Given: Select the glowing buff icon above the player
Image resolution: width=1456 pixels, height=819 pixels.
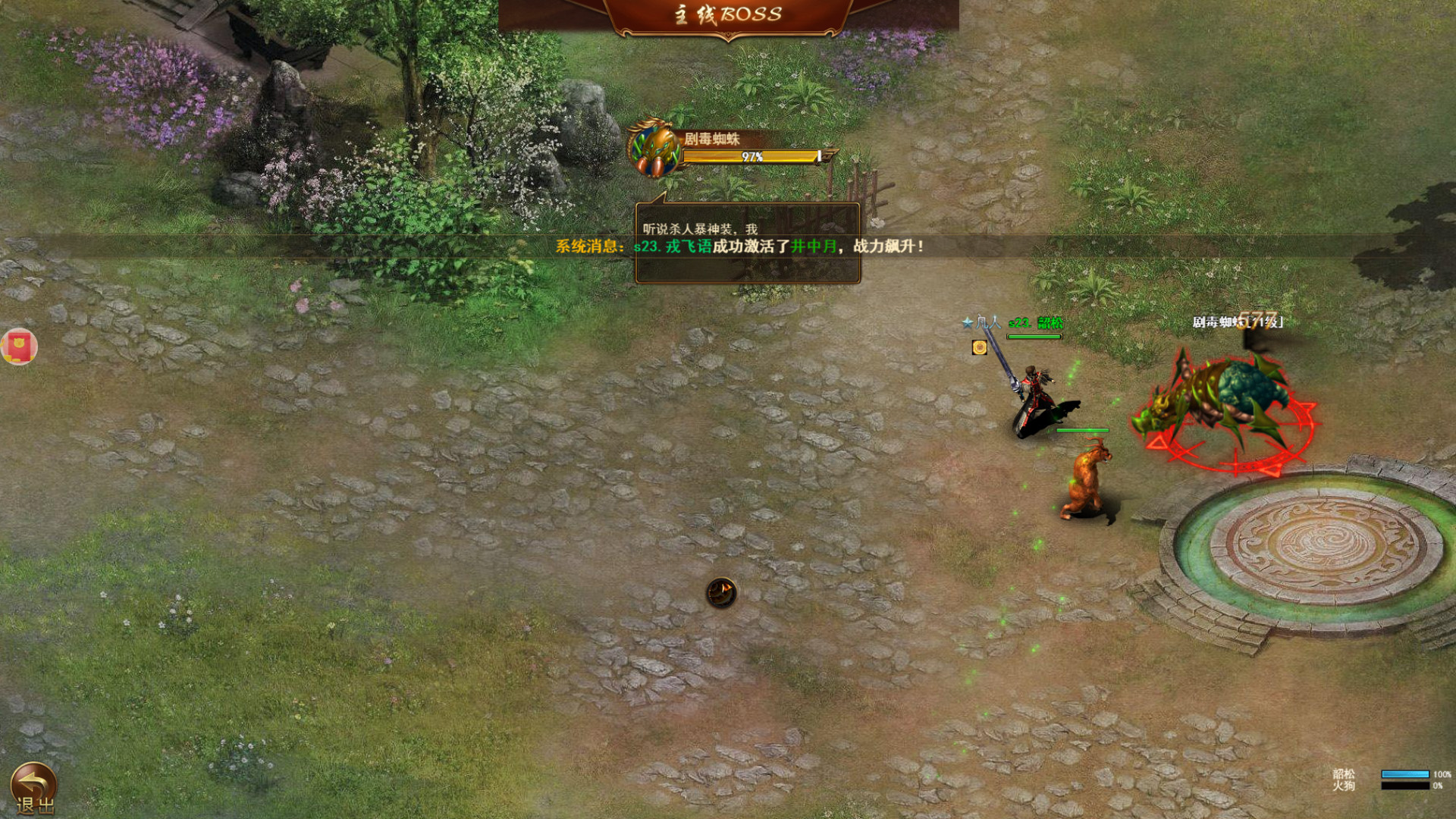Looking at the screenshot, I should (x=978, y=347).
